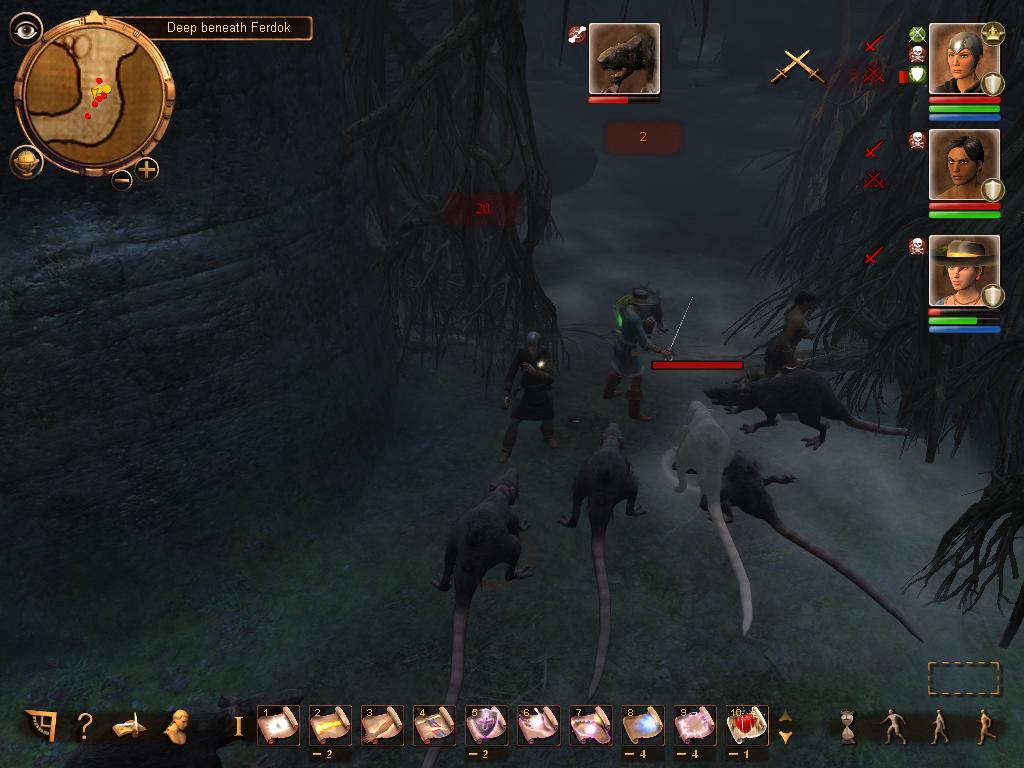Activate quickslot 5 purple shield spell
This screenshot has width=1024, height=768.
coord(486,725)
